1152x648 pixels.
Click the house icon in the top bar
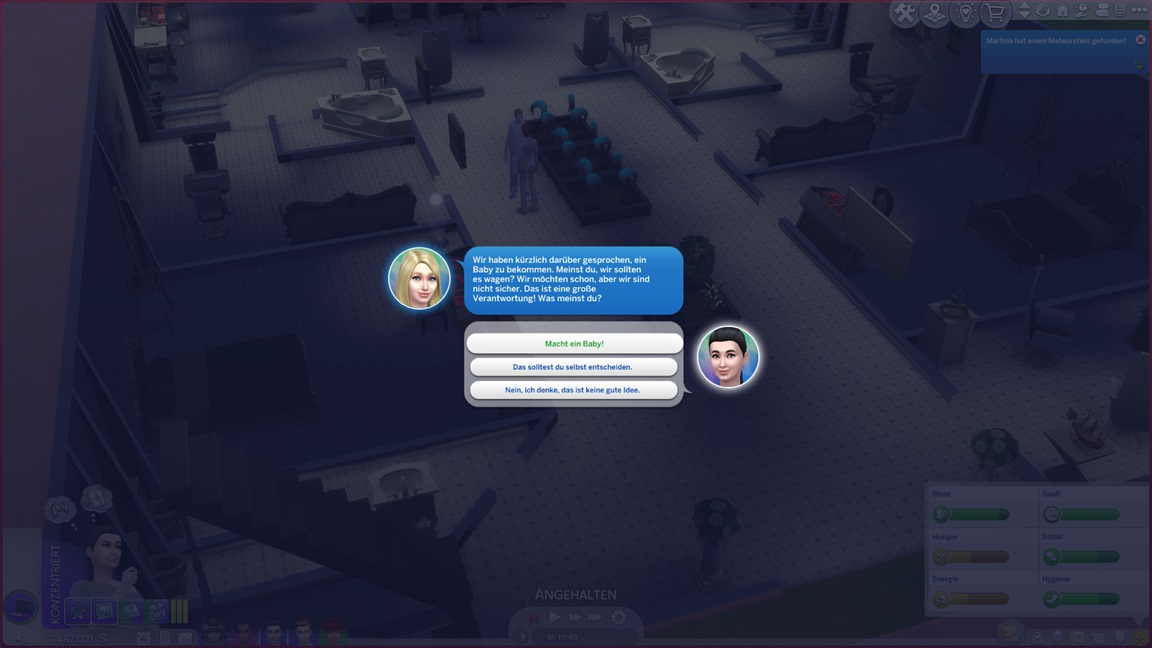point(1062,11)
